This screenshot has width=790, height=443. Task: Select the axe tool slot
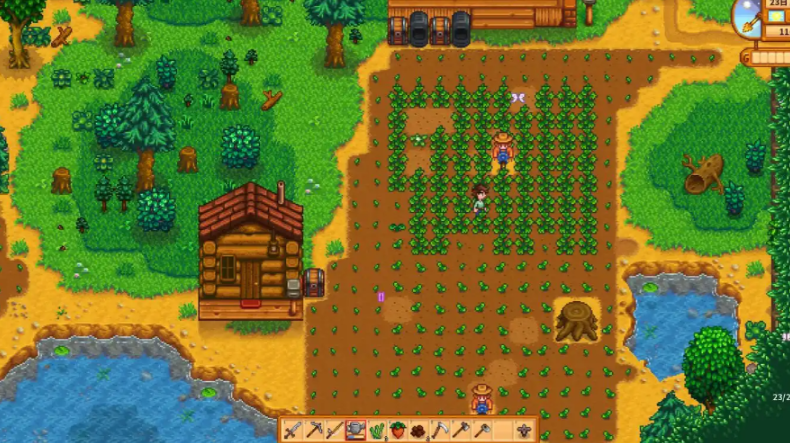pyautogui.click(x=460, y=431)
